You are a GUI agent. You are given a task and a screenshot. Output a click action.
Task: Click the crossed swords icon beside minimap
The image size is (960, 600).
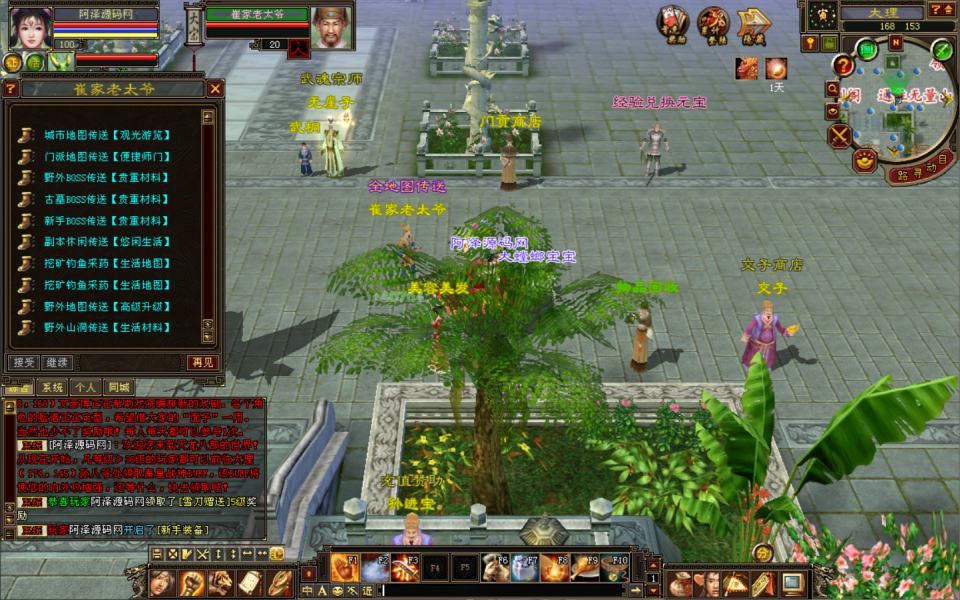click(839, 135)
